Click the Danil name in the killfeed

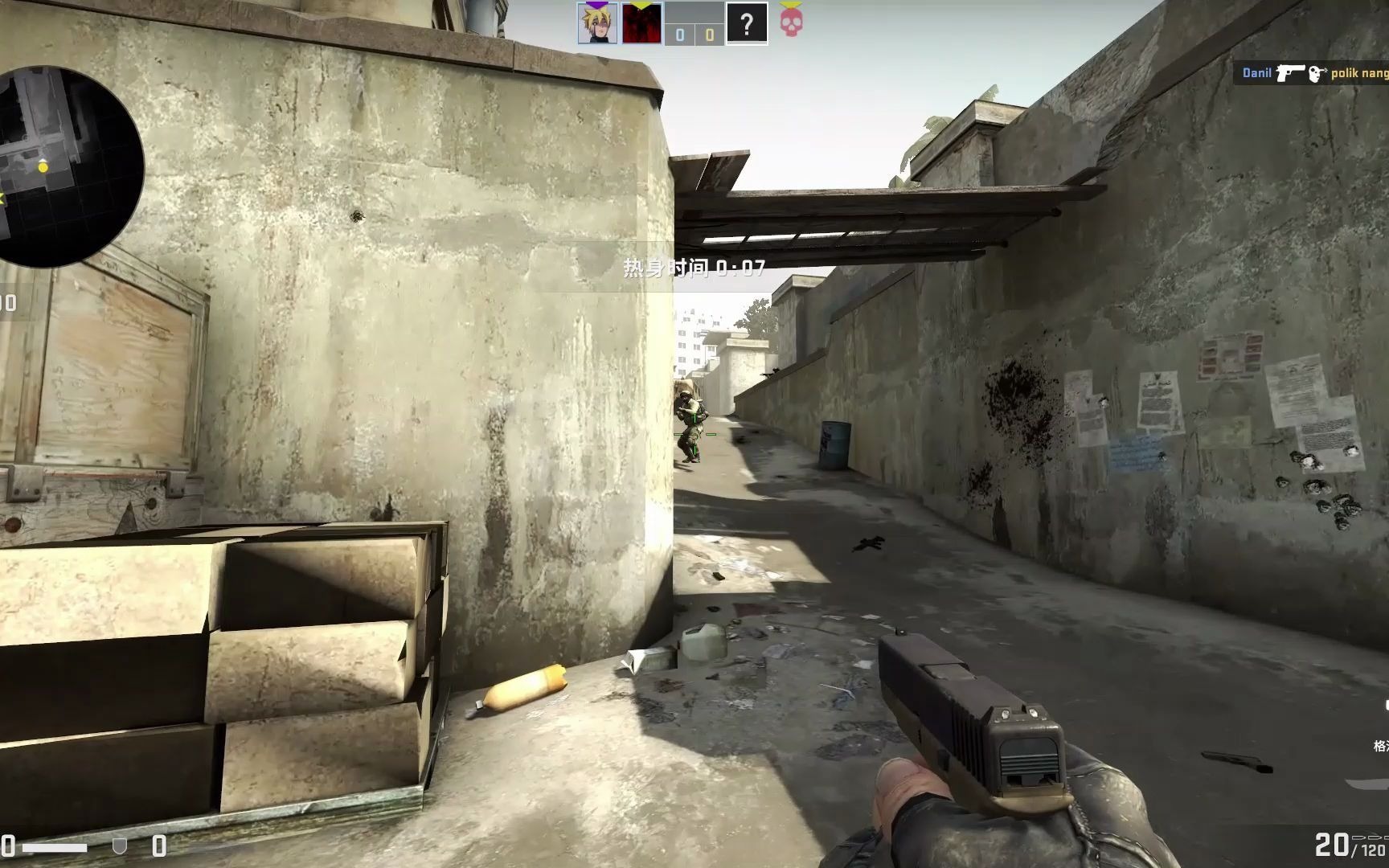[1257, 72]
